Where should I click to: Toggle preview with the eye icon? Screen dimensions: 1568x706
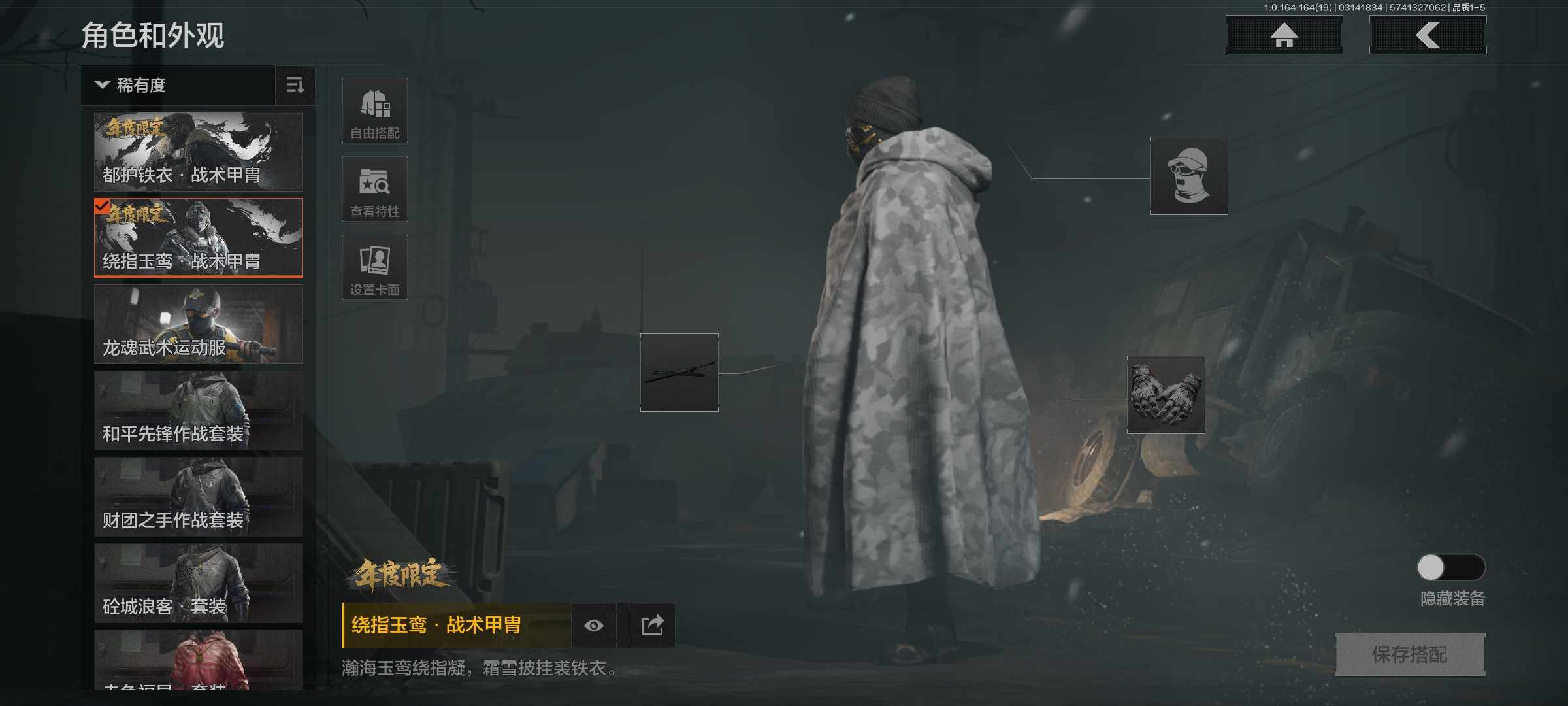(595, 626)
